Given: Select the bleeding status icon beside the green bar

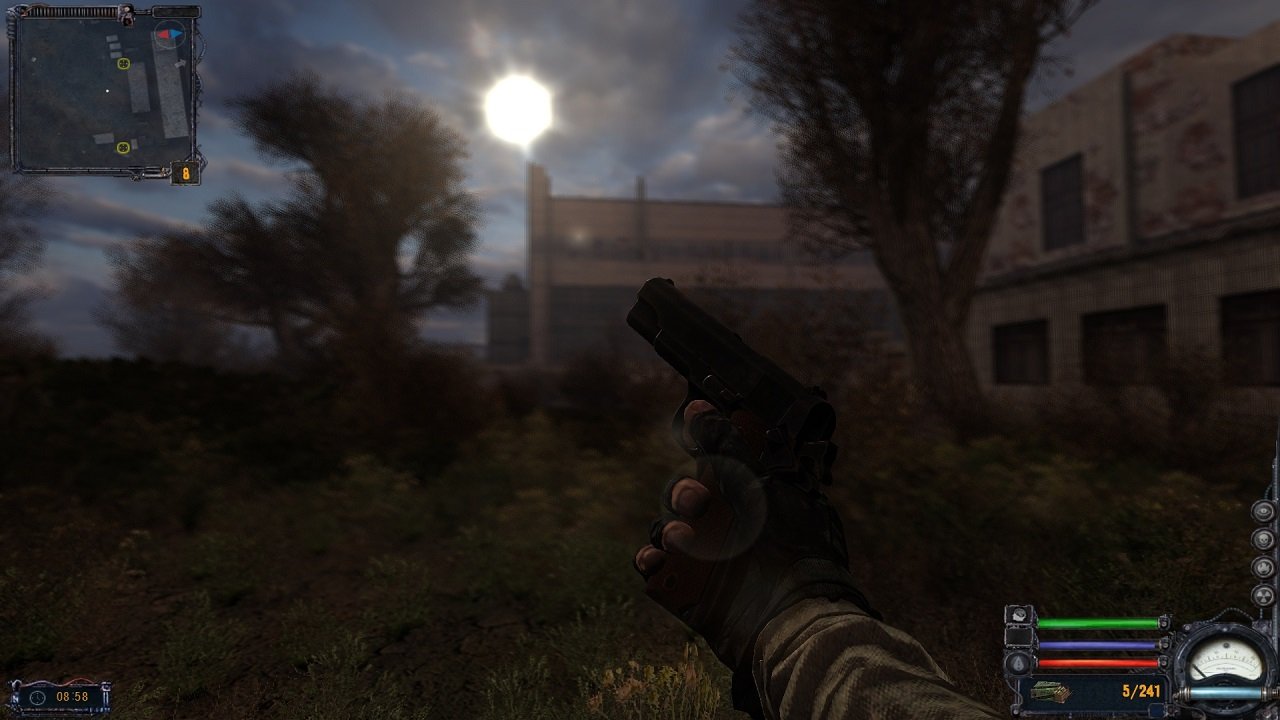Looking at the screenshot, I should pos(1019,616).
